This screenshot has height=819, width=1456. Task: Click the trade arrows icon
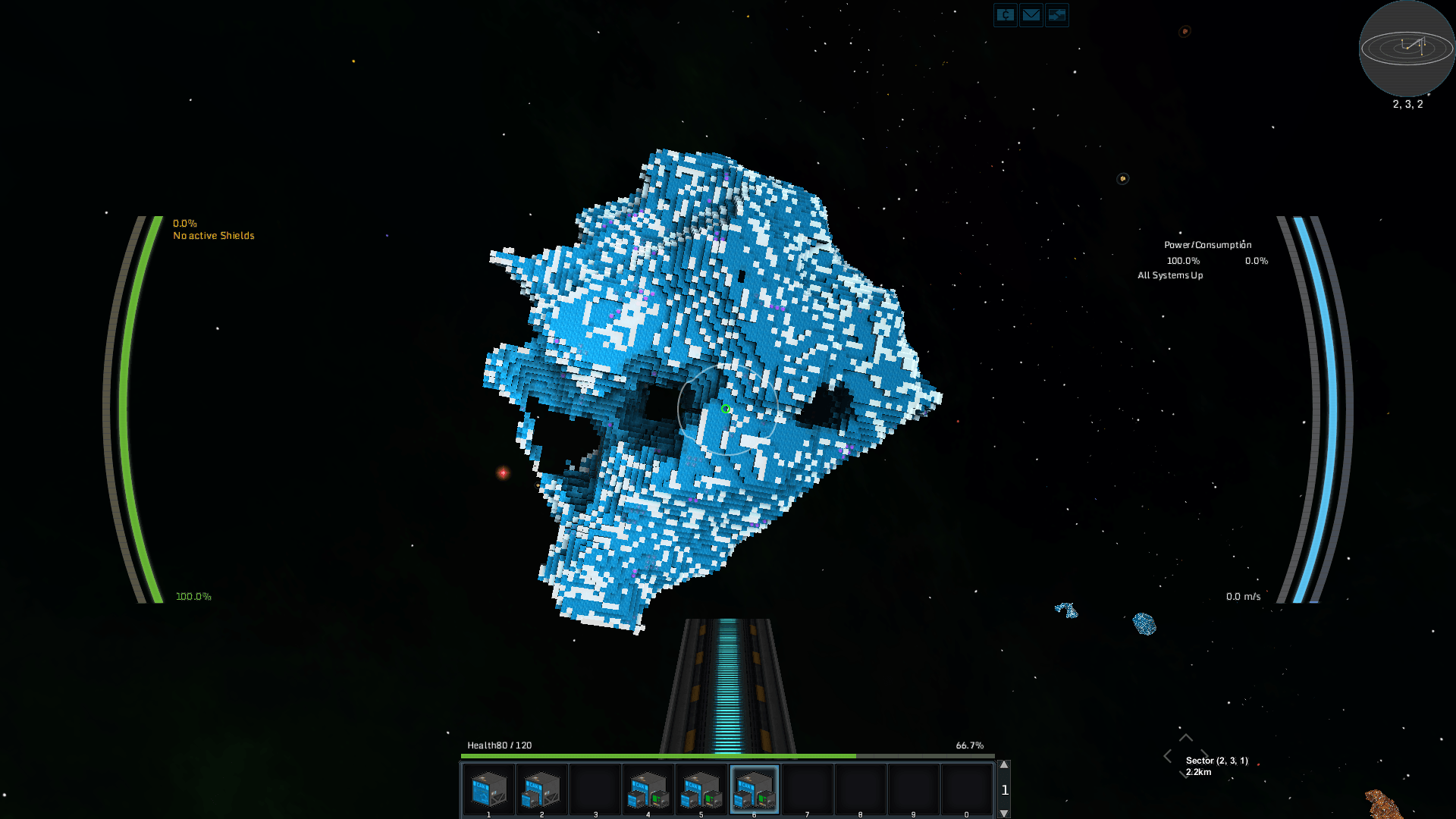click(1056, 15)
